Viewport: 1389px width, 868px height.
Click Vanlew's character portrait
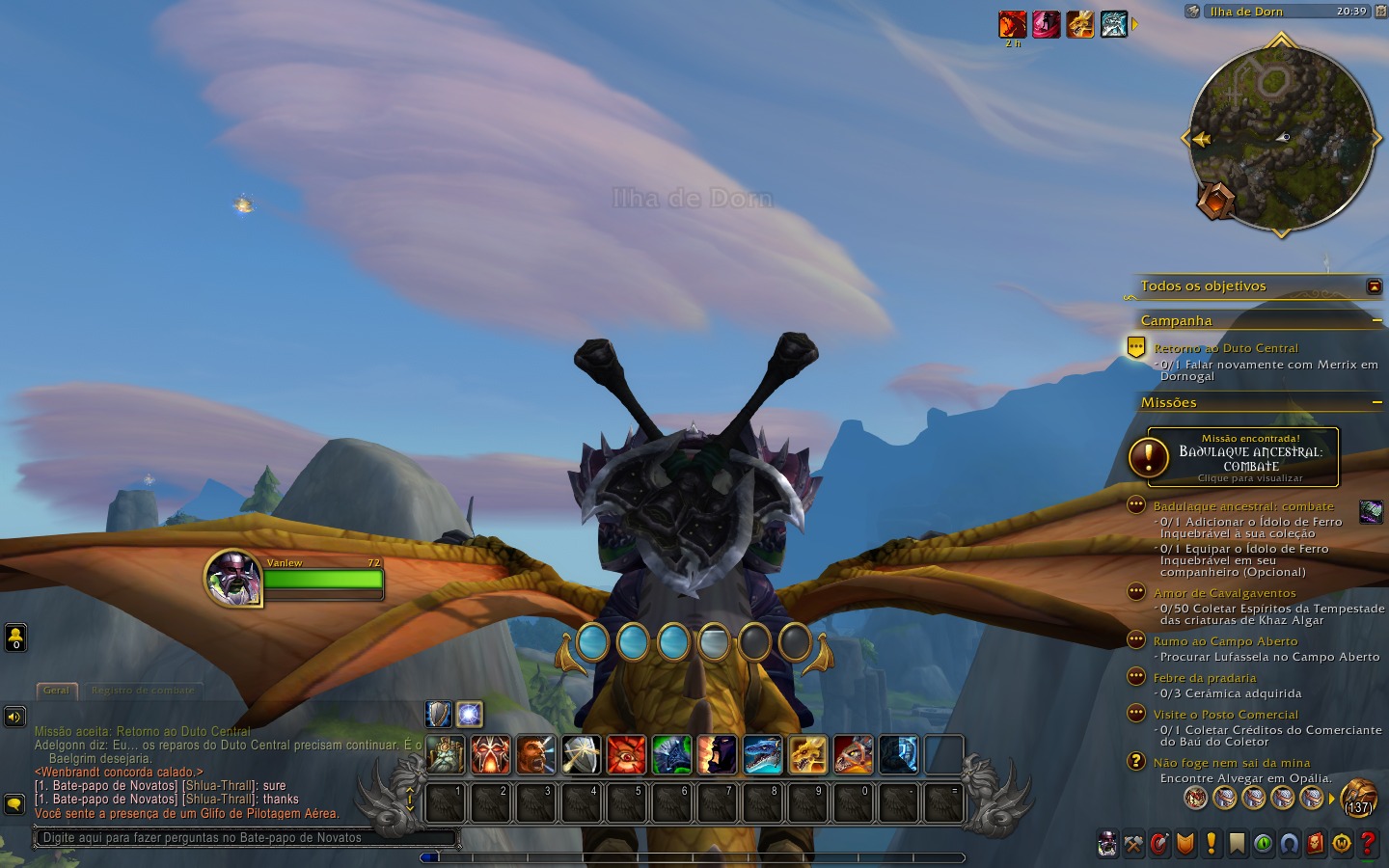233,579
